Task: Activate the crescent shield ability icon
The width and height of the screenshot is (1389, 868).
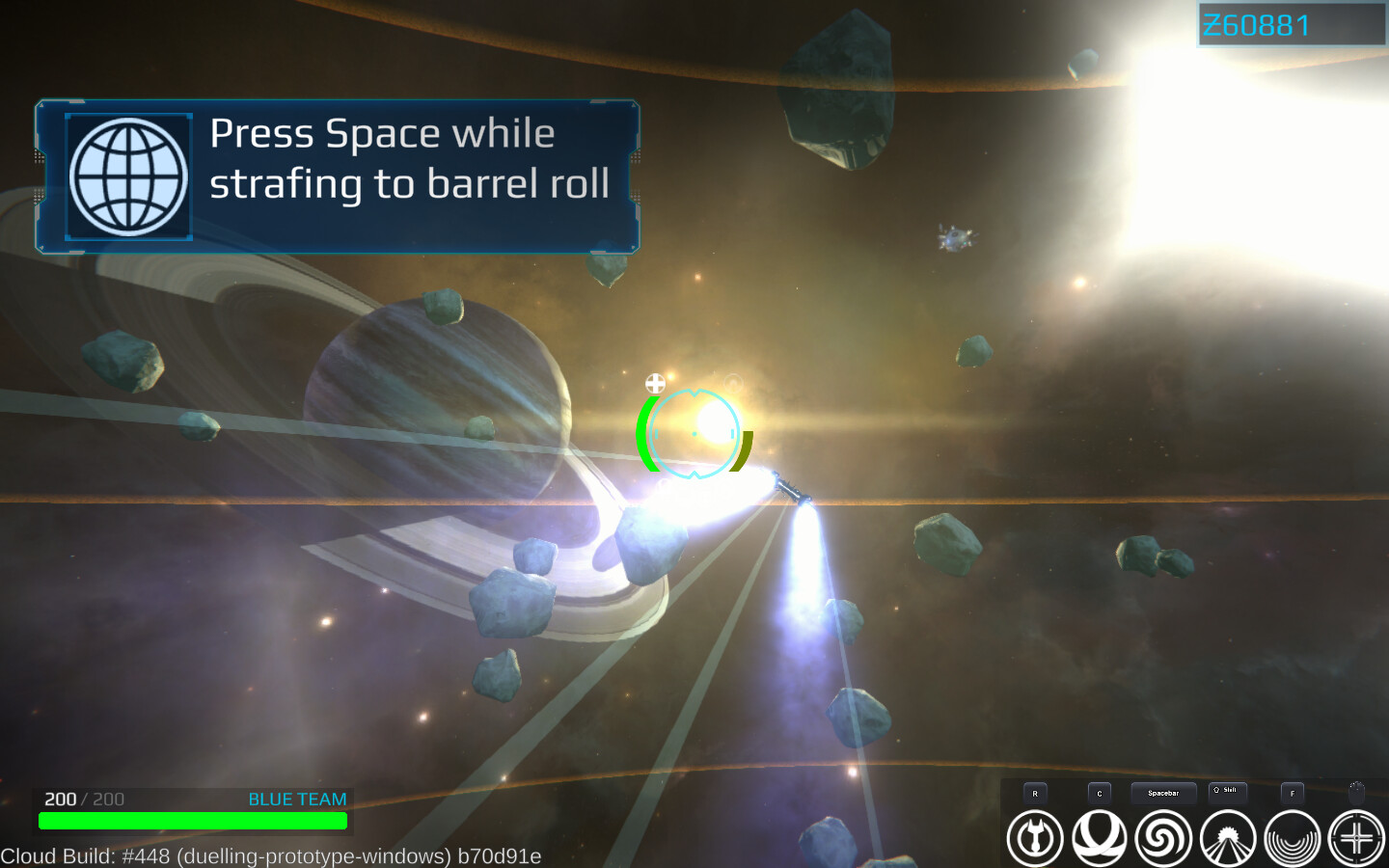Action: [1100, 838]
